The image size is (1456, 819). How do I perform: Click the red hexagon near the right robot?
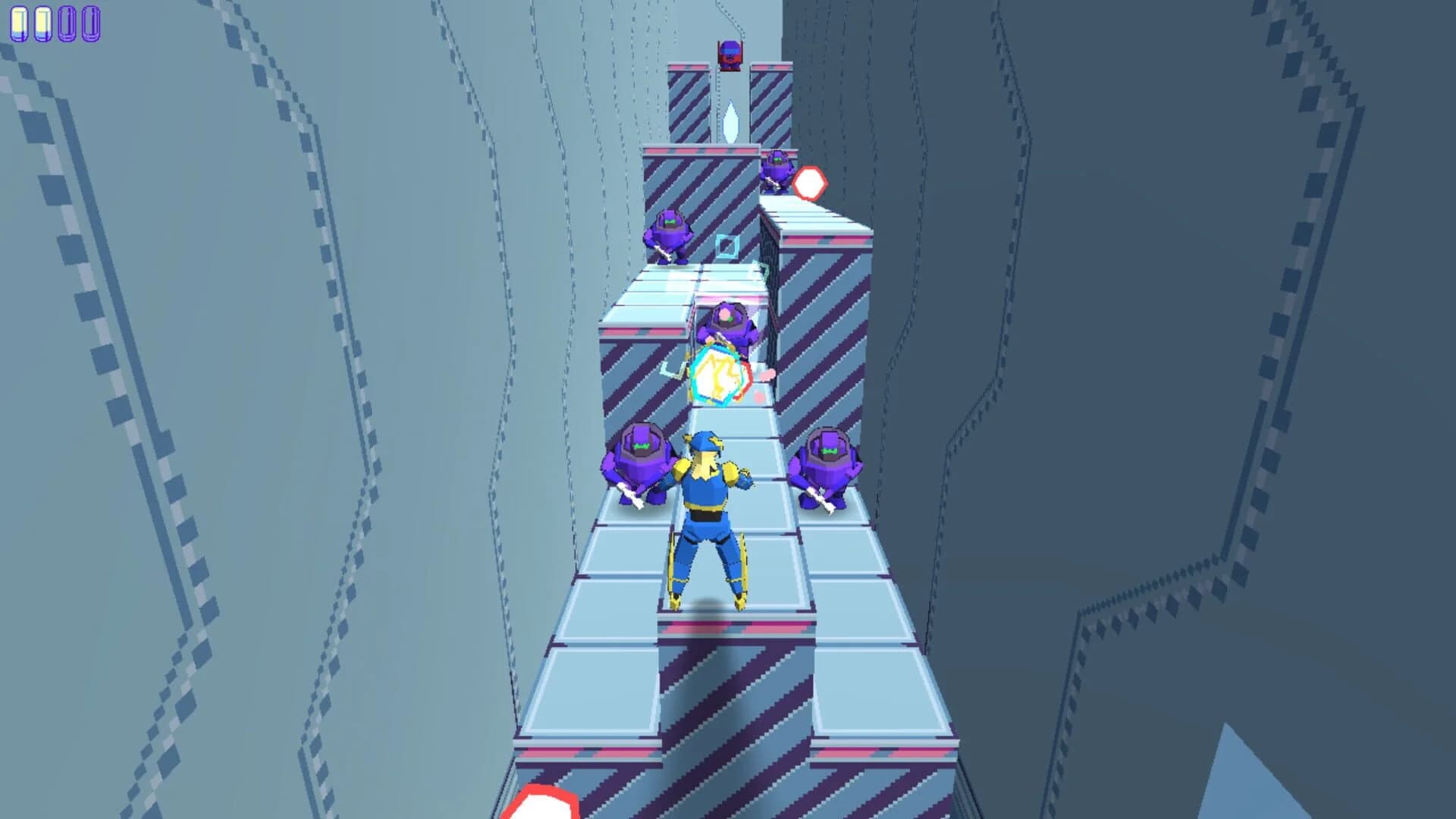point(808,181)
